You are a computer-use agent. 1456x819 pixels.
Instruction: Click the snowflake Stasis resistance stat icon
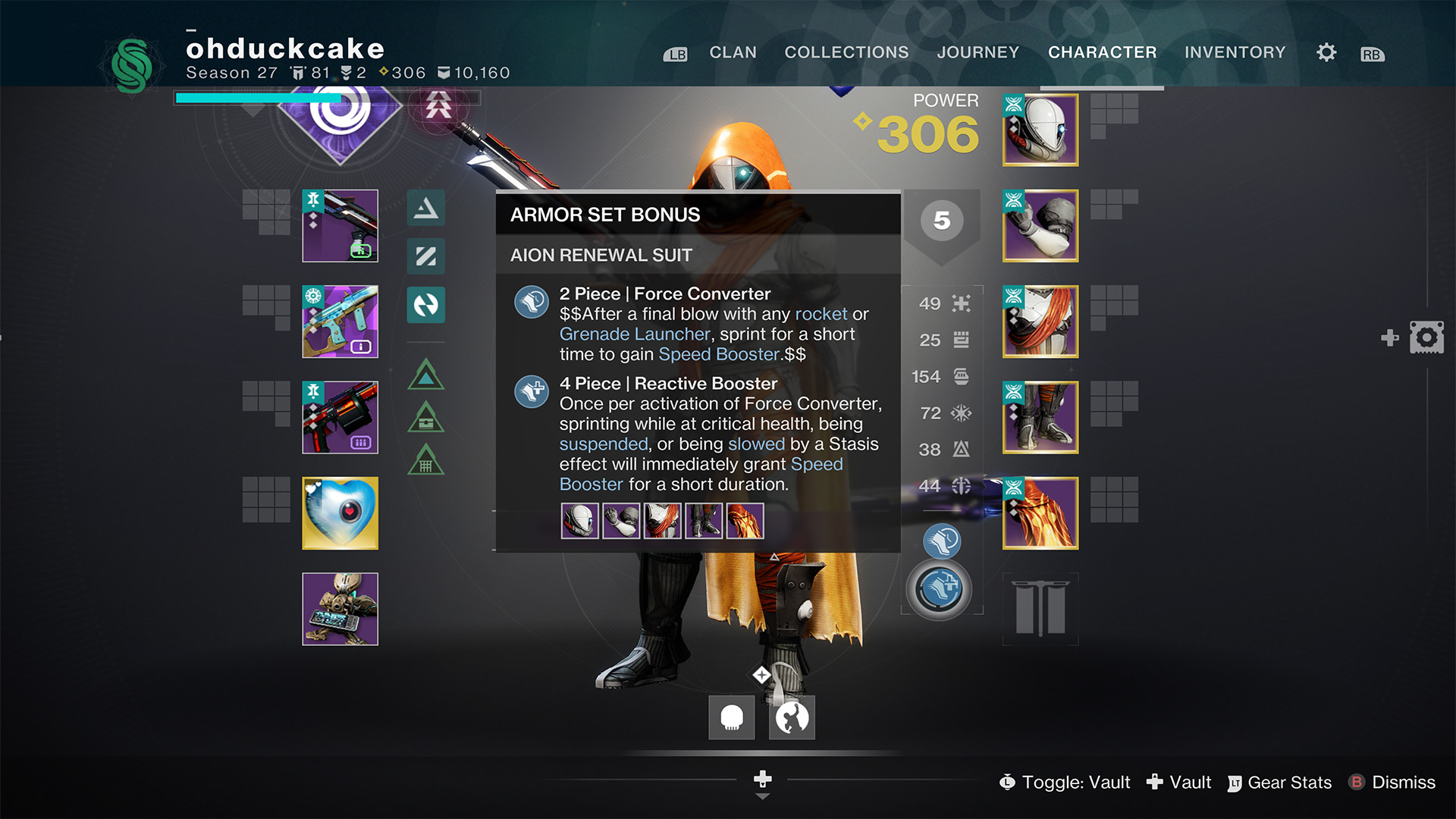pos(960,413)
